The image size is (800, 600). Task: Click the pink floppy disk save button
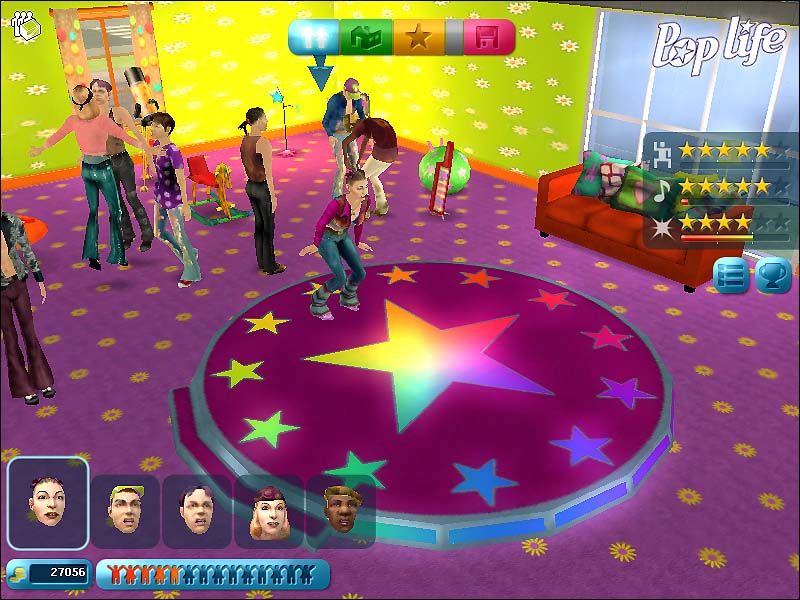(x=488, y=37)
